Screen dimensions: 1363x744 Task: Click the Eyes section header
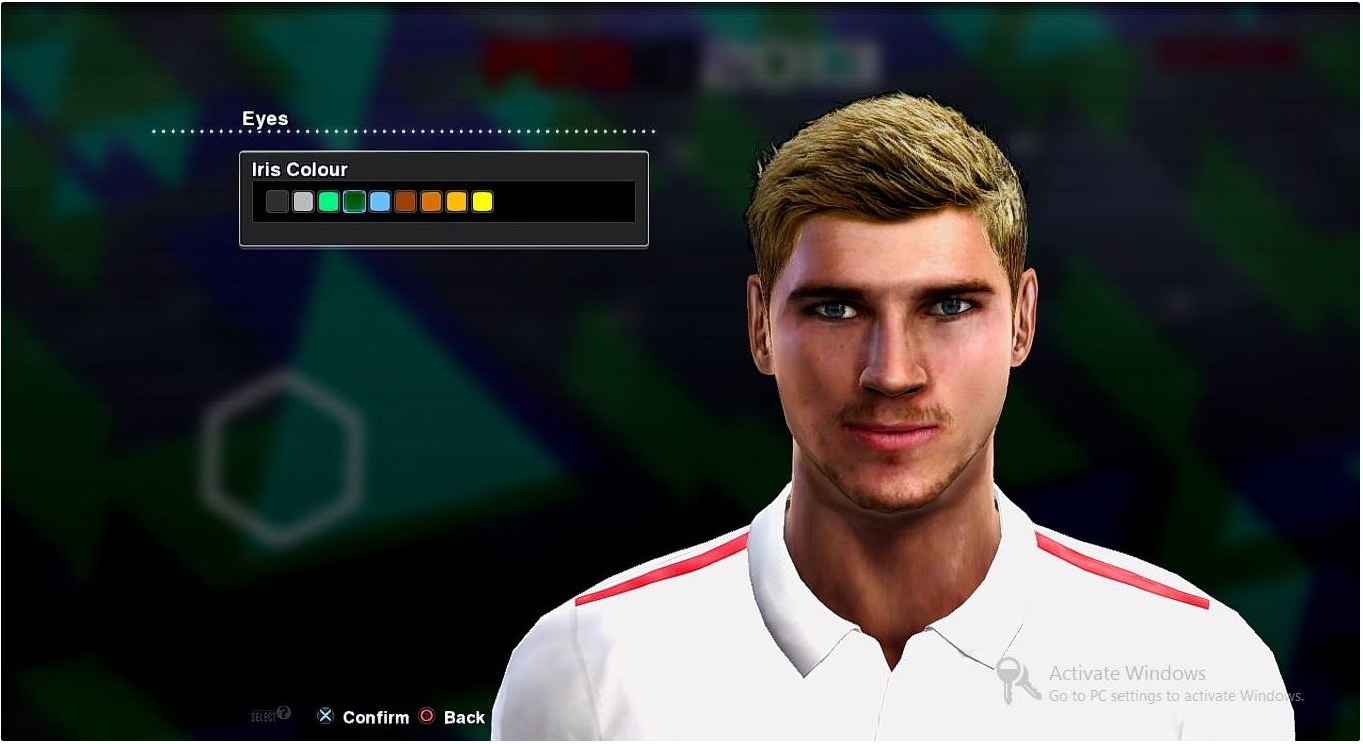(x=265, y=118)
